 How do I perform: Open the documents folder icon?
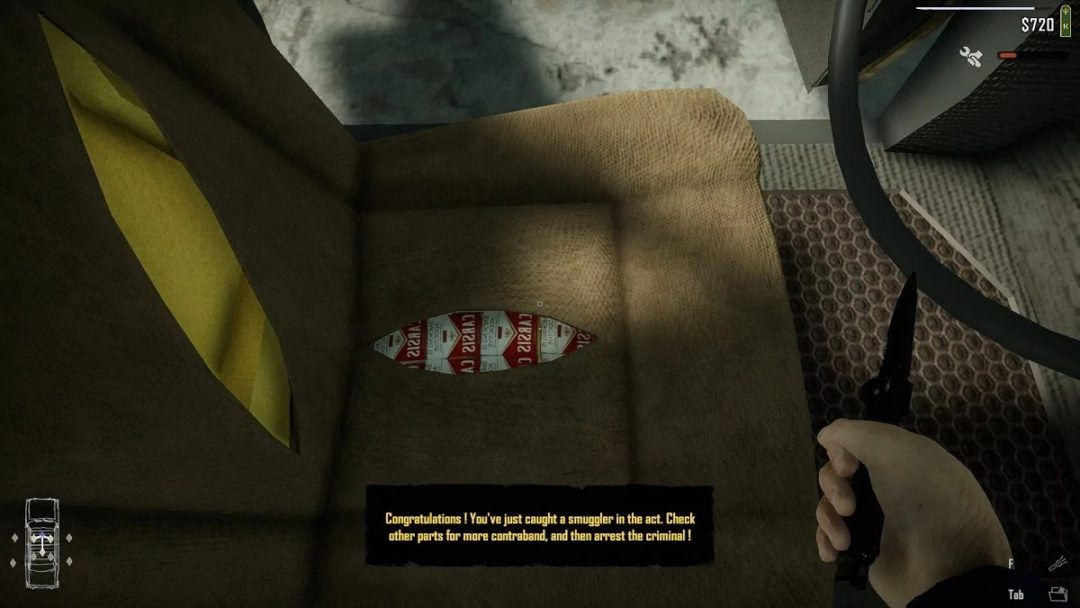[1058, 594]
